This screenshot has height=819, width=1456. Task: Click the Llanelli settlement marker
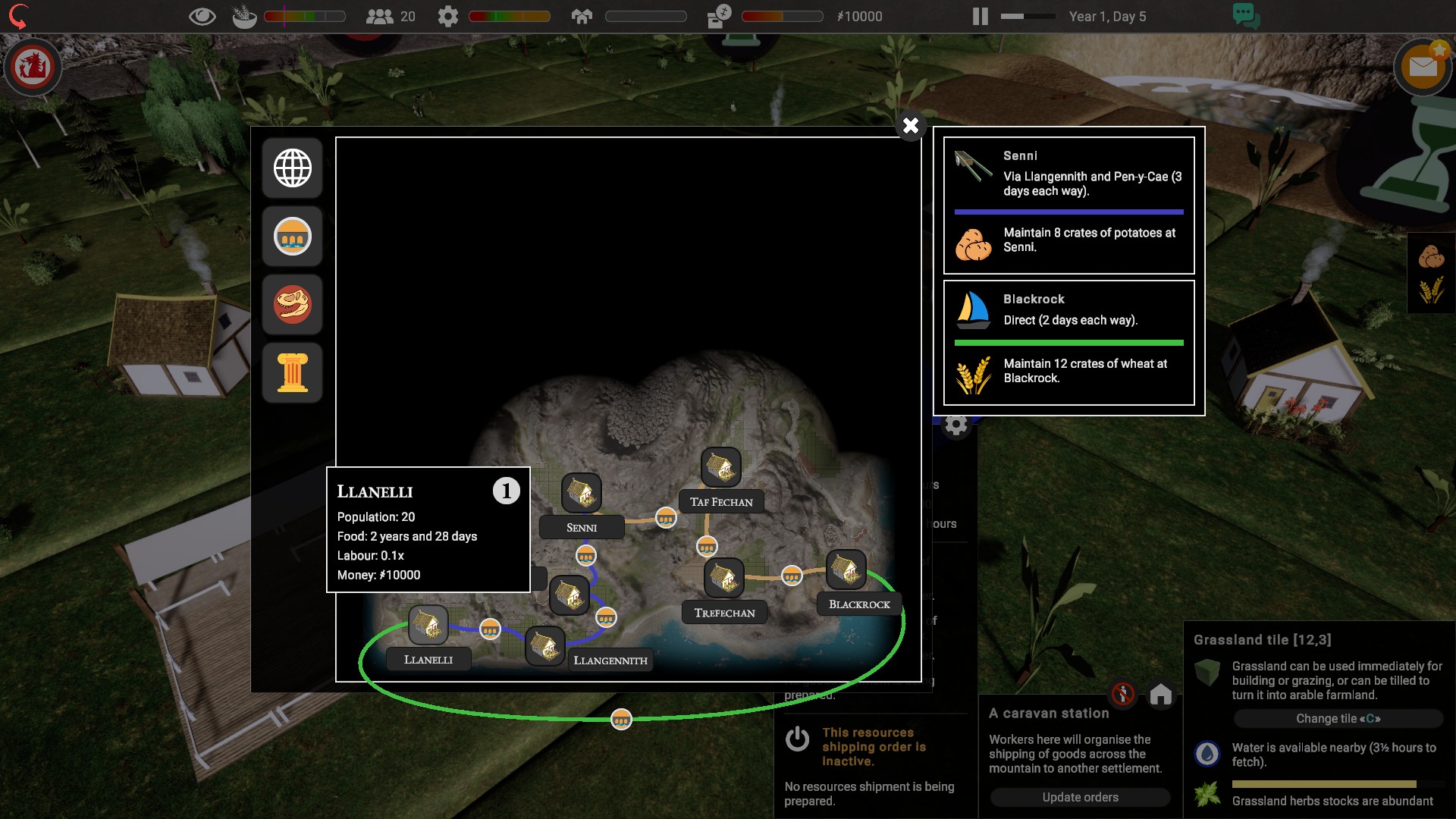click(428, 626)
